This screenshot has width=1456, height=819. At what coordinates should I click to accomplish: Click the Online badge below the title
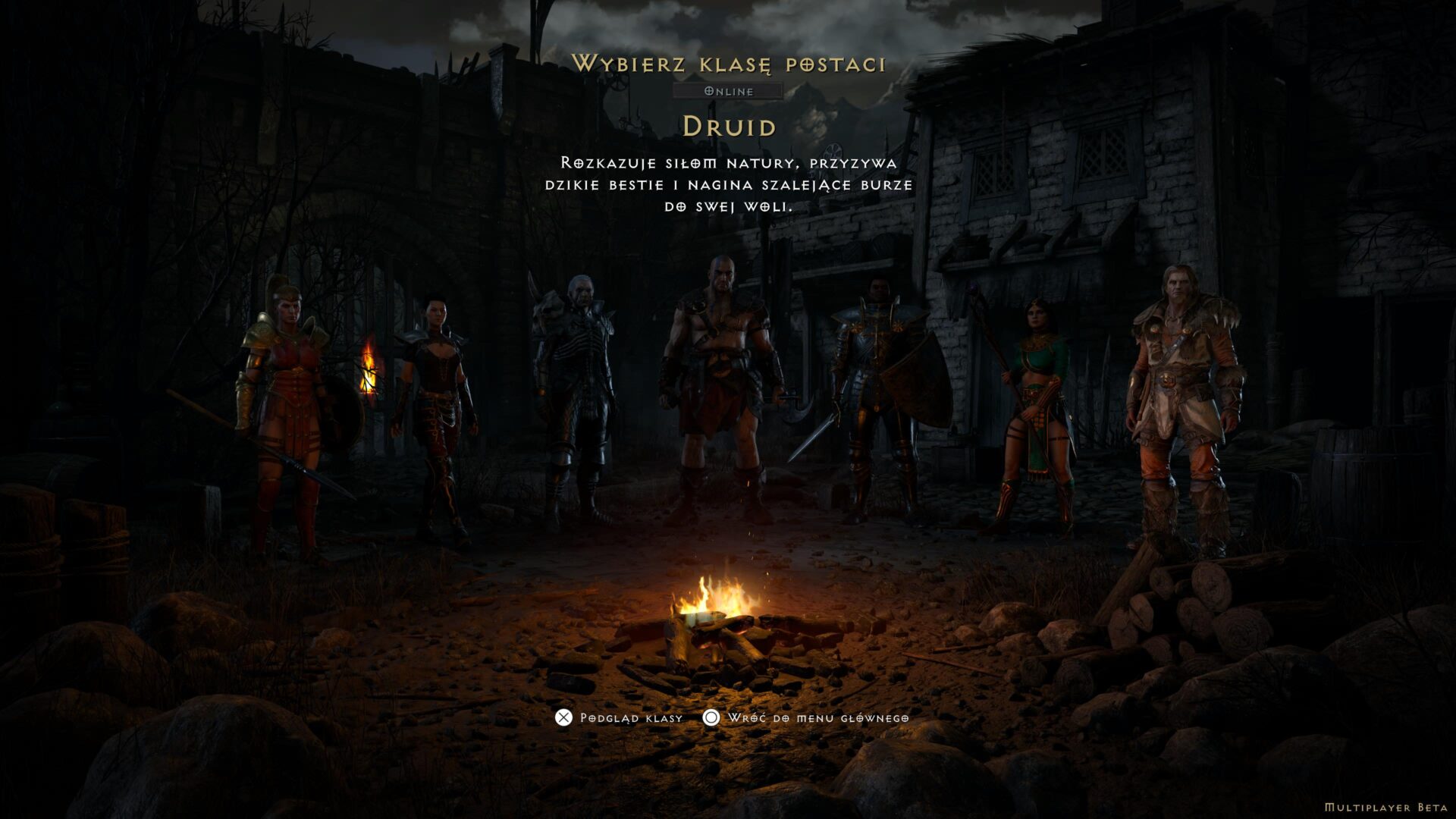730,92
